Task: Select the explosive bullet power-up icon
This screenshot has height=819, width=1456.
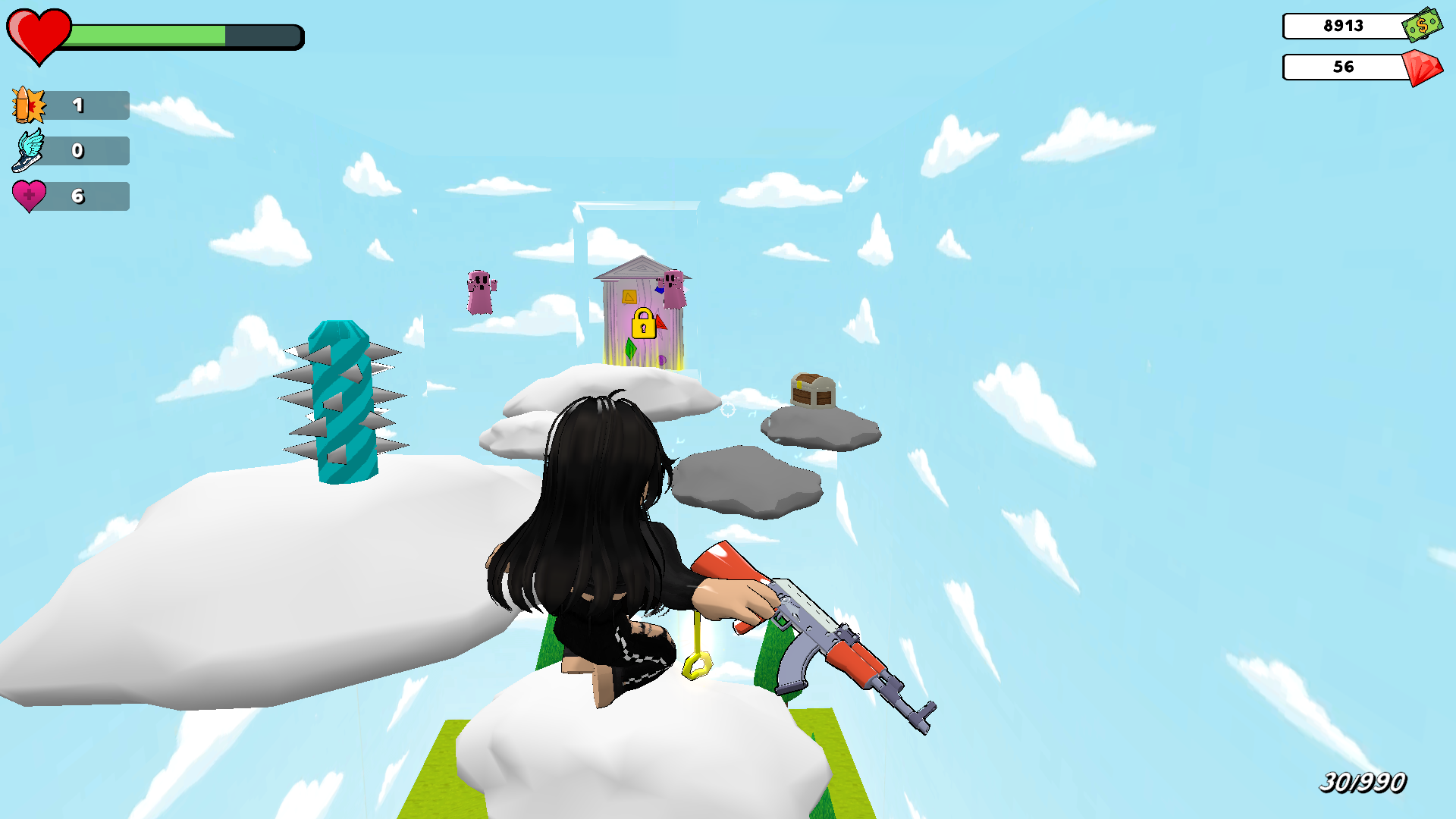Action: (28, 105)
